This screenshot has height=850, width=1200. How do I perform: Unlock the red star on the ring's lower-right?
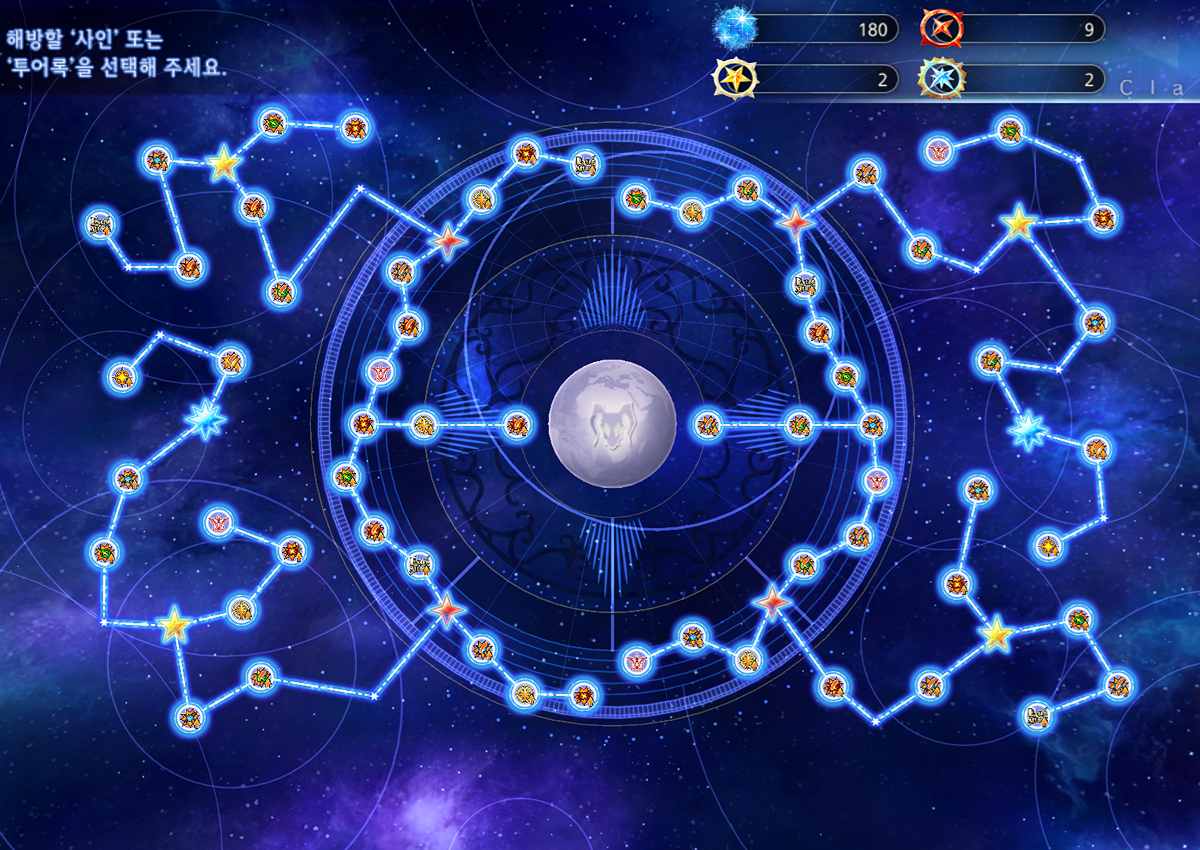772,601
